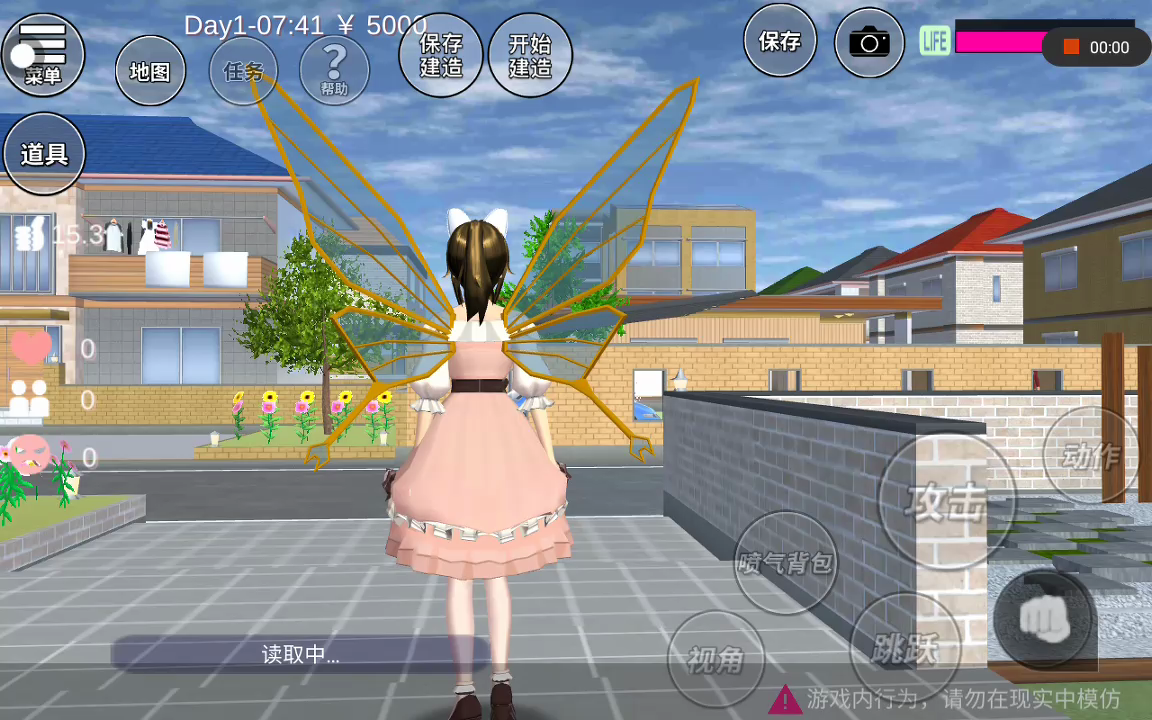This screenshot has height=720, width=1152.
Task: Open the camera photo mode
Action: [869, 42]
